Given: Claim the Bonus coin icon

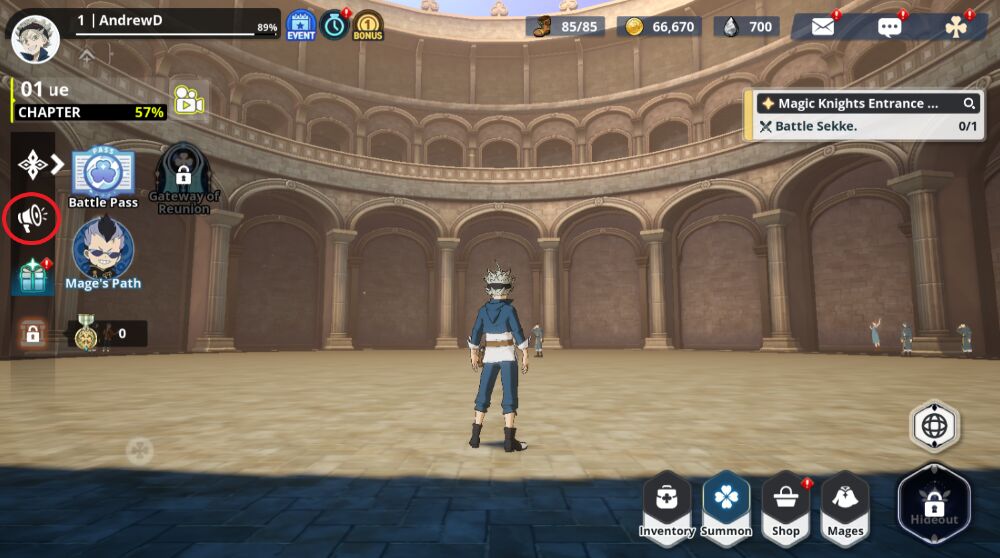Looking at the screenshot, I should coord(368,25).
